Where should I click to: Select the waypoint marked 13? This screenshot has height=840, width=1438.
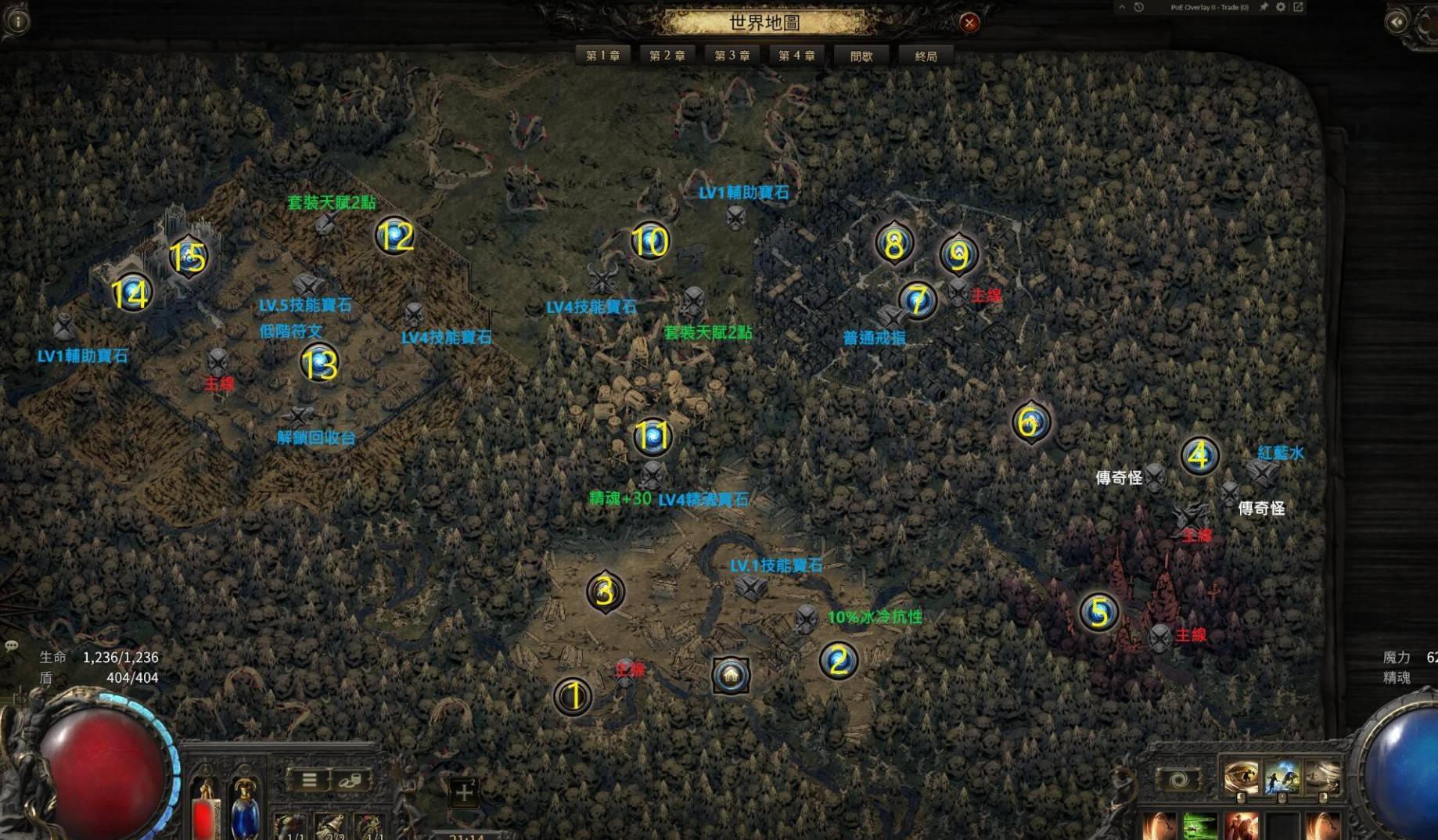pyautogui.click(x=319, y=364)
